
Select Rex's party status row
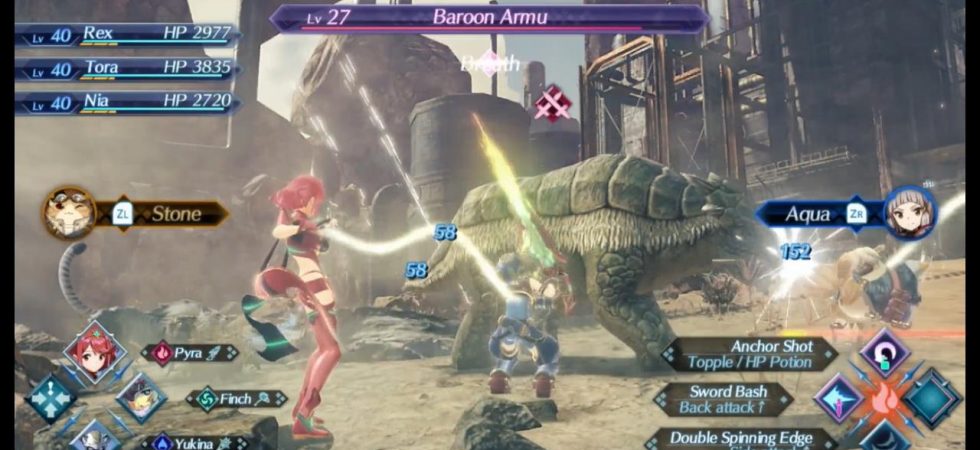pyautogui.click(x=127, y=34)
